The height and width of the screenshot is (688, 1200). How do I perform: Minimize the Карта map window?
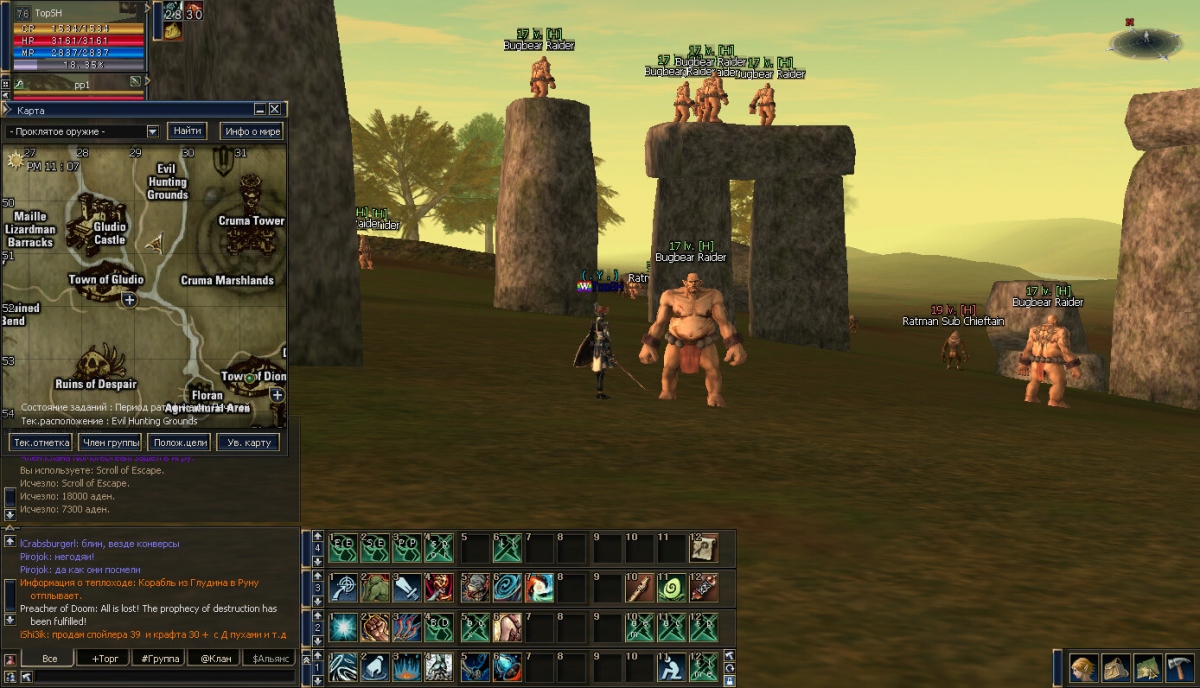click(x=260, y=110)
